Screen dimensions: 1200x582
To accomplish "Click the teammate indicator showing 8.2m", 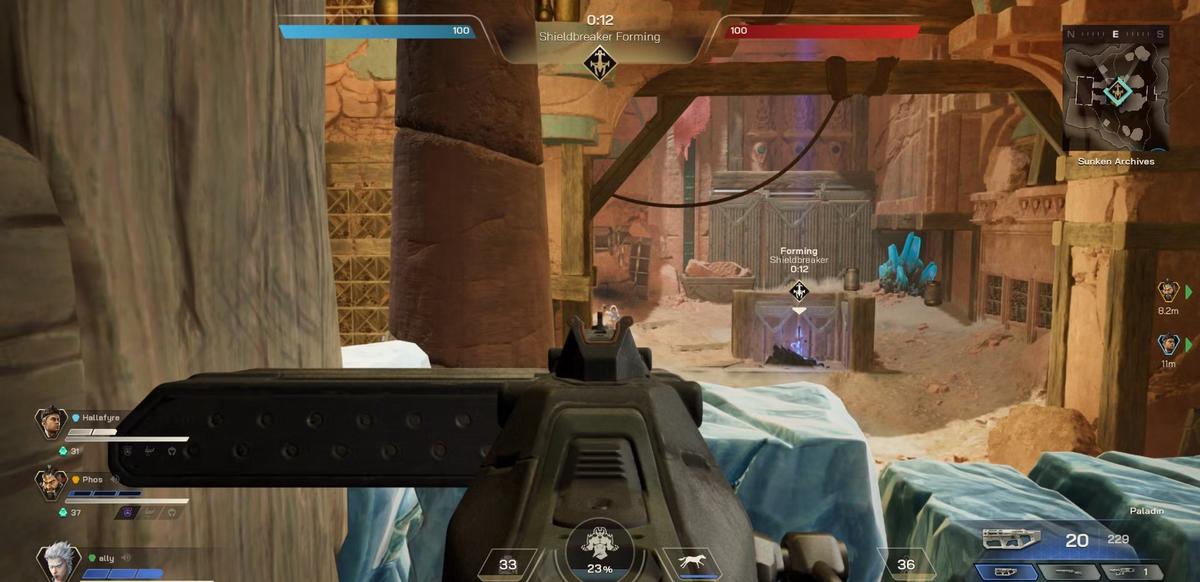I will 1168,291.
